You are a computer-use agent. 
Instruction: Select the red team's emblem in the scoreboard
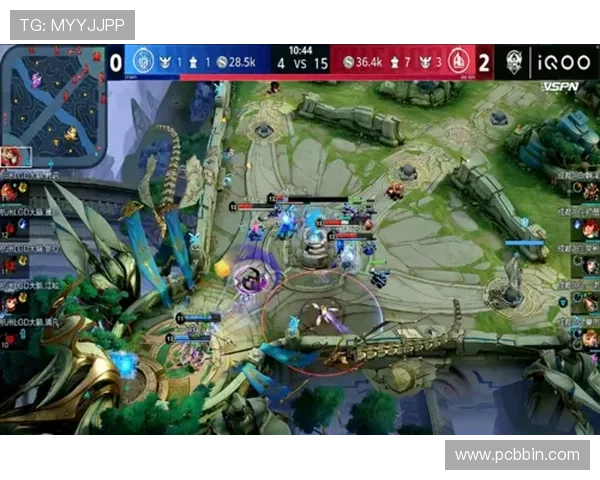458,62
